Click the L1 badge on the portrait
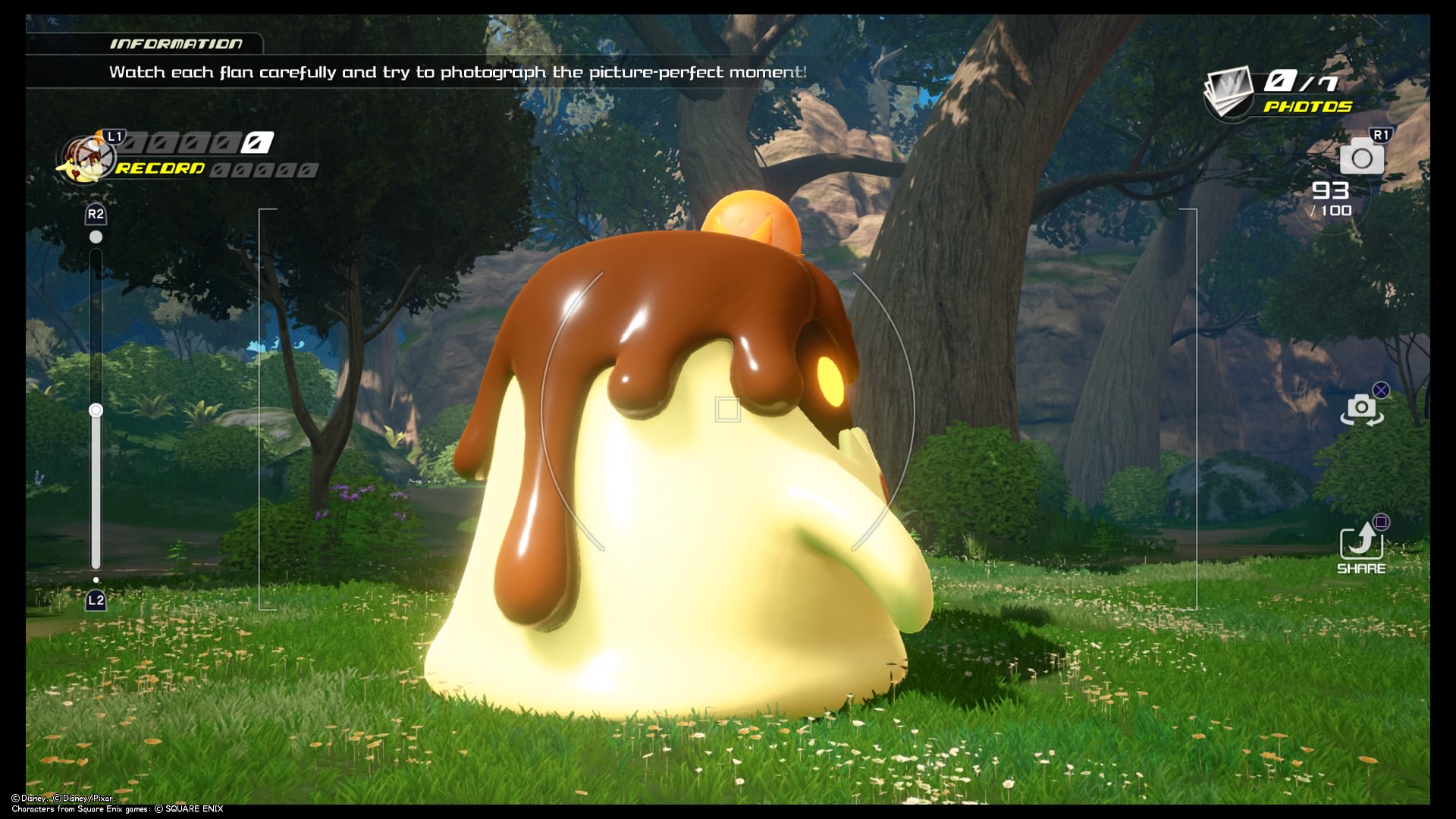1456x819 pixels. 115,136
